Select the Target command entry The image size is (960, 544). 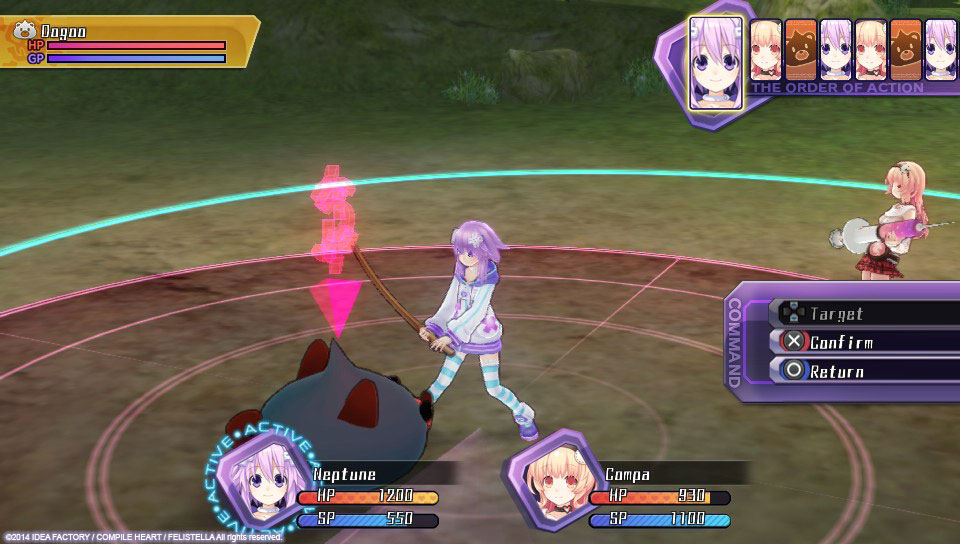click(x=862, y=313)
